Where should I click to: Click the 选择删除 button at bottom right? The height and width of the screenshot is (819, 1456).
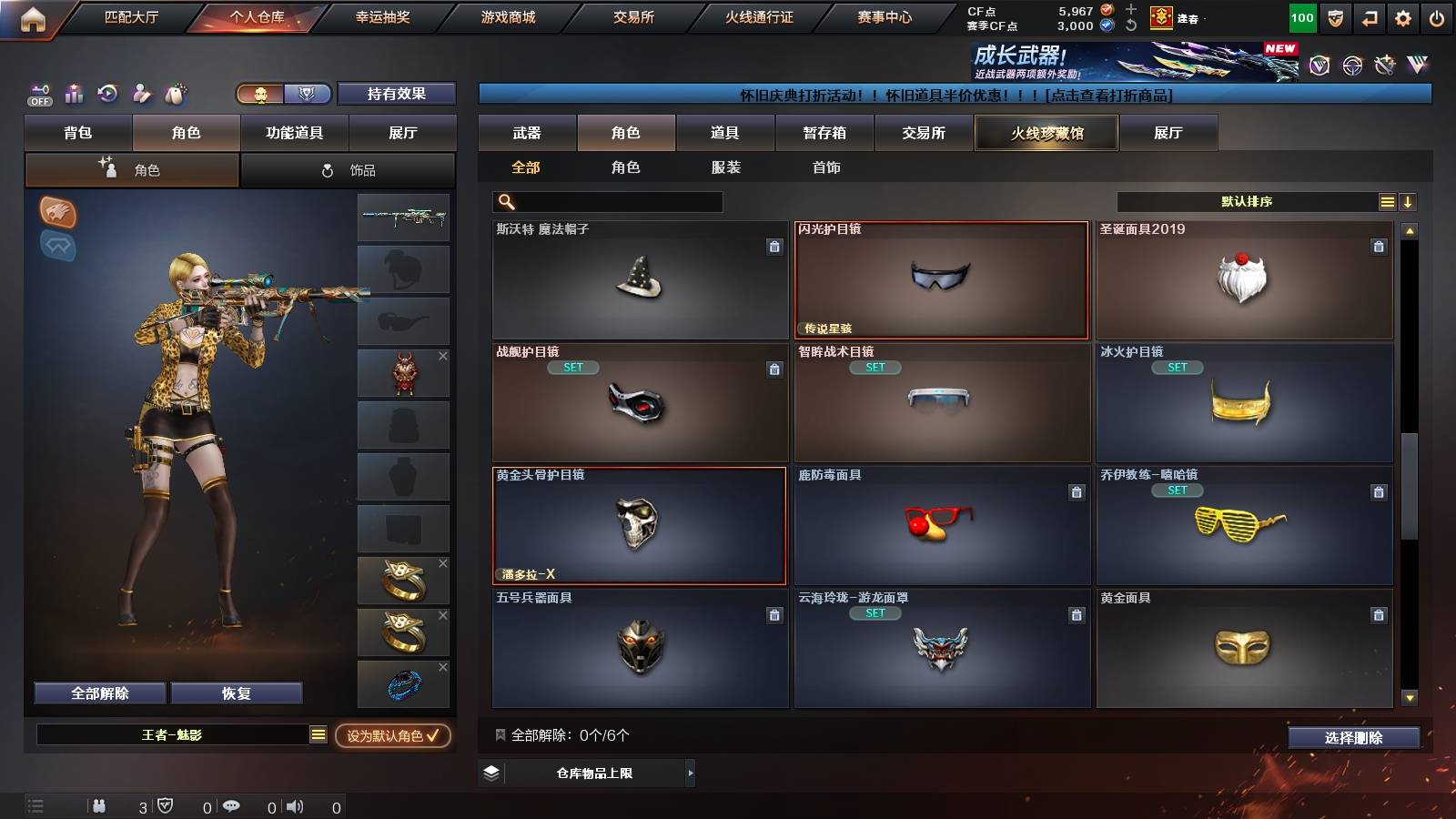1354,738
